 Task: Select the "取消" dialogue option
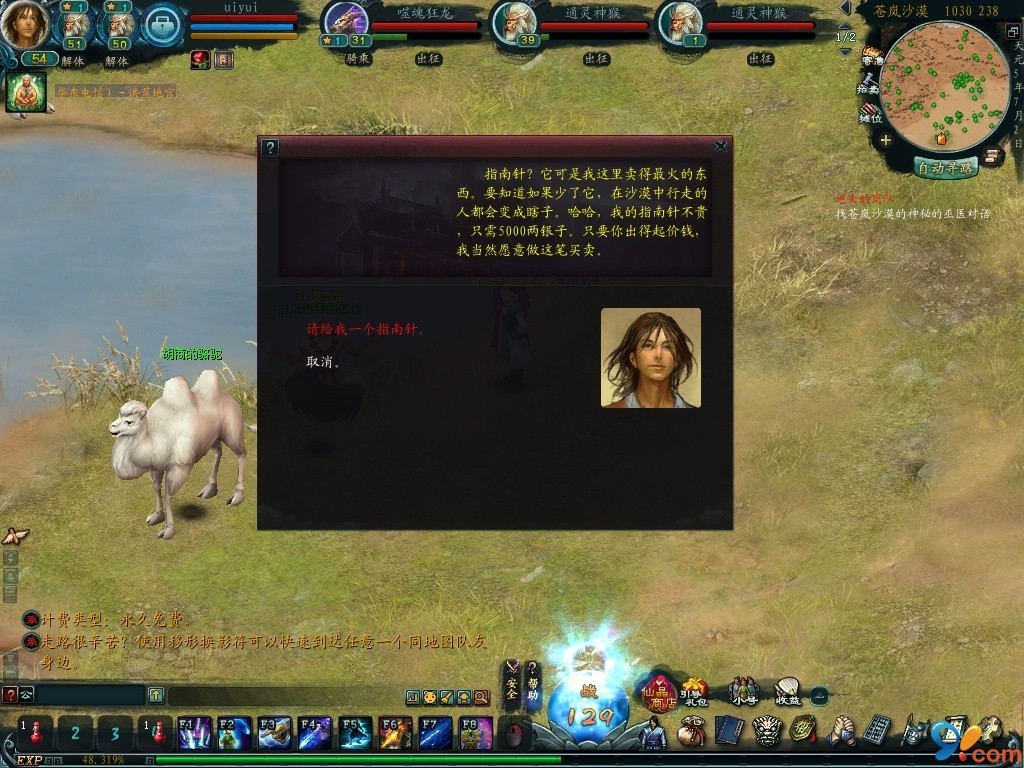[x=323, y=362]
